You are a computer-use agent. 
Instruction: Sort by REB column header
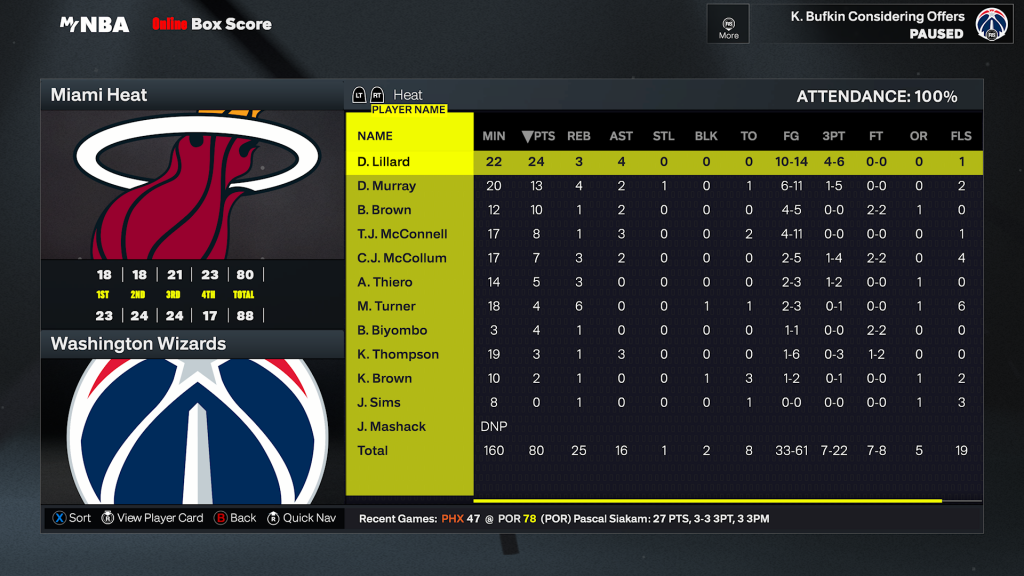[579, 136]
